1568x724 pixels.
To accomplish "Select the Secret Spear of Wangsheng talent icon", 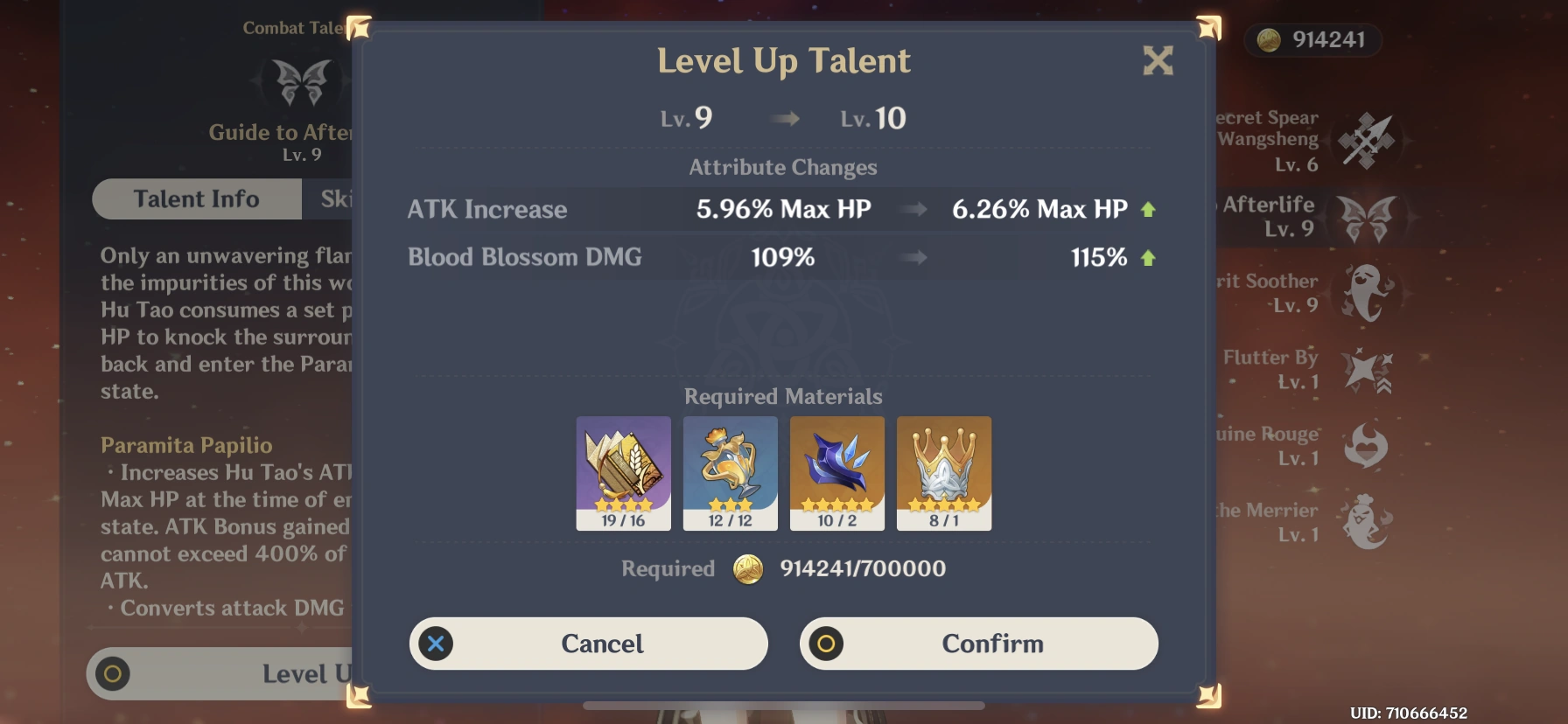I will click(1367, 140).
